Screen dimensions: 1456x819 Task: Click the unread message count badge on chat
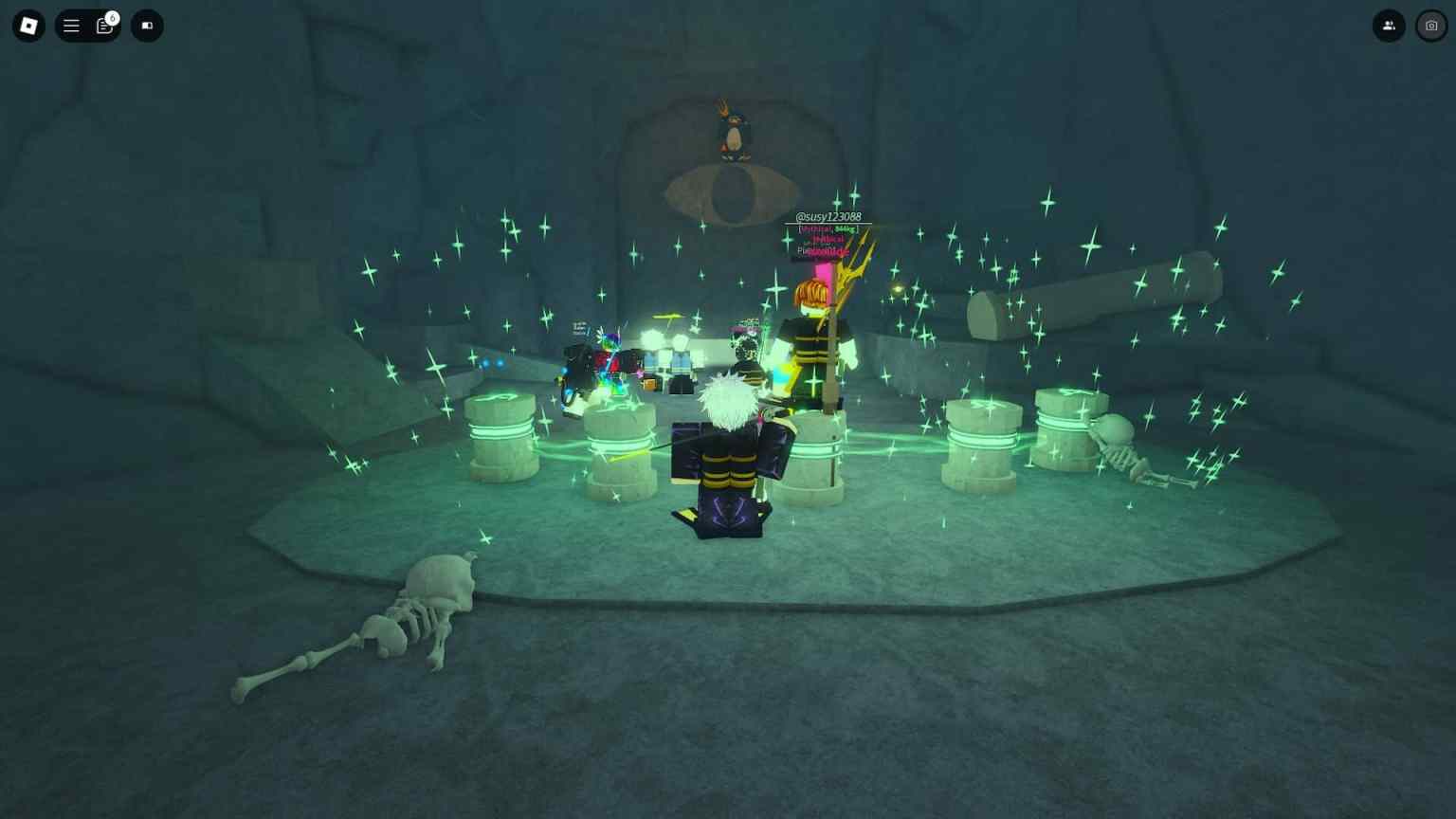pyautogui.click(x=112, y=17)
